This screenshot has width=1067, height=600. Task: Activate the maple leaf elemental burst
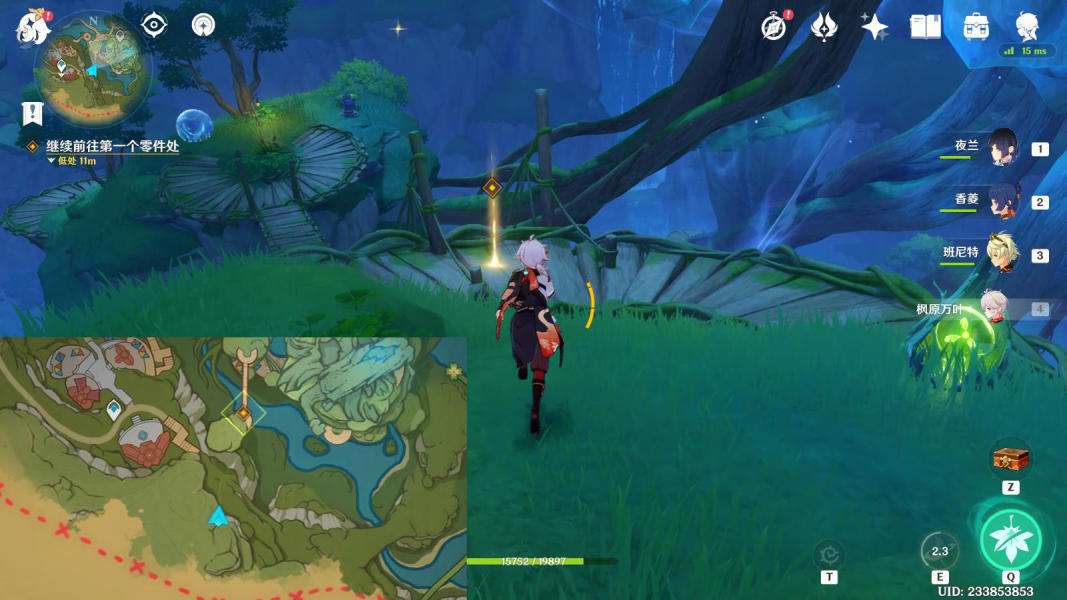point(1010,539)
